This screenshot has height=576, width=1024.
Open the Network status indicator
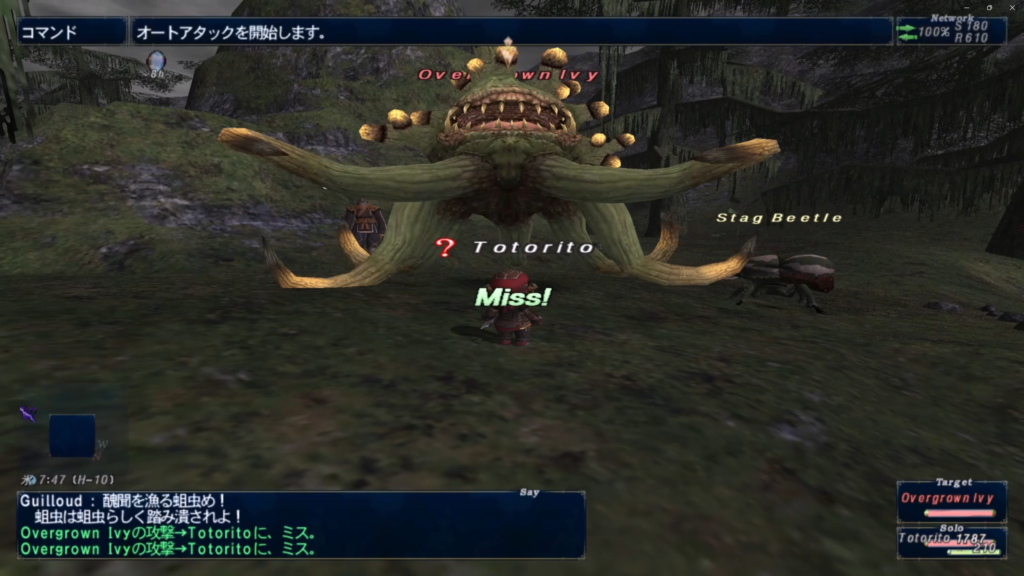coord(950,31)
